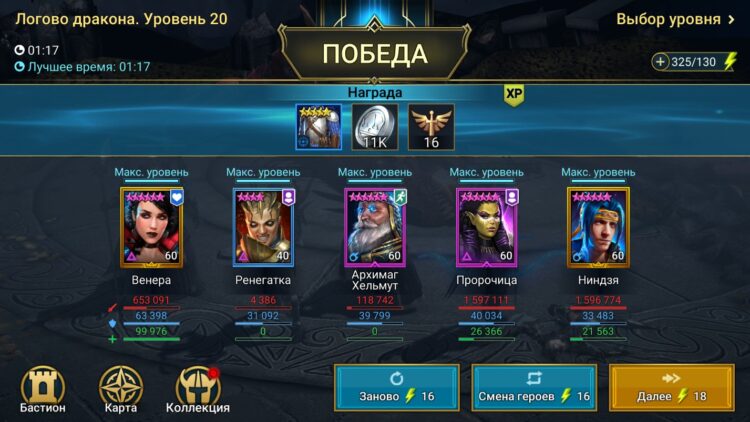Tap the plus to add energy
The height and width of the screenshot is (422, 750).
(660, 62)
